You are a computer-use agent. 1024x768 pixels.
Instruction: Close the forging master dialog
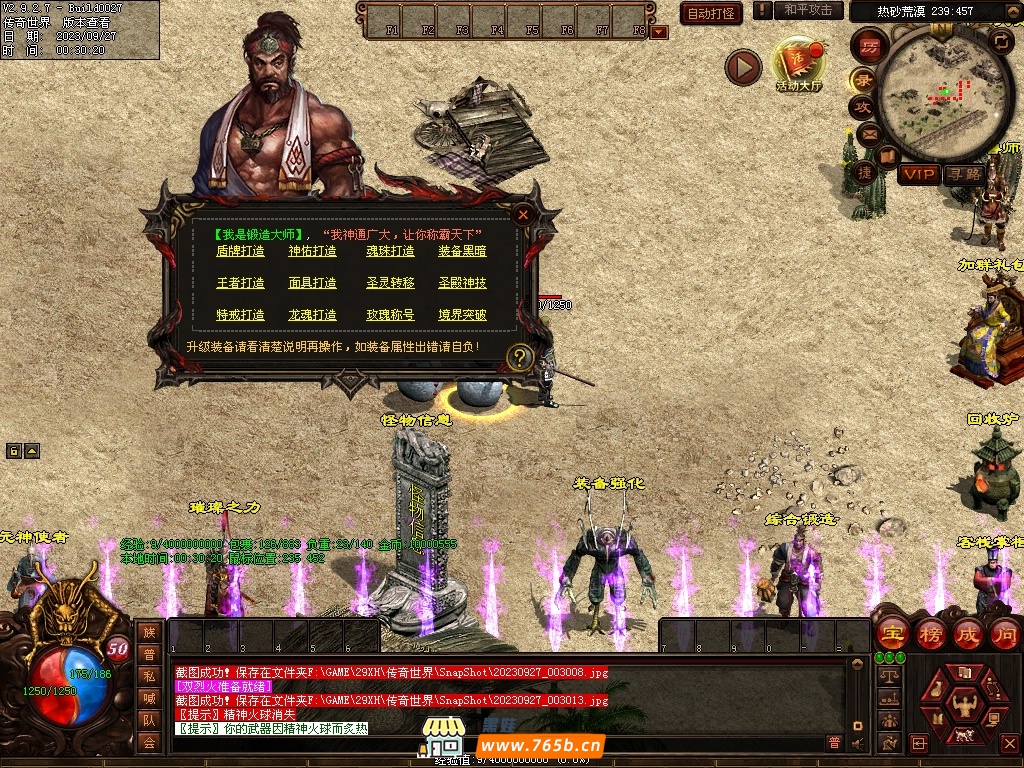(522, 213)
